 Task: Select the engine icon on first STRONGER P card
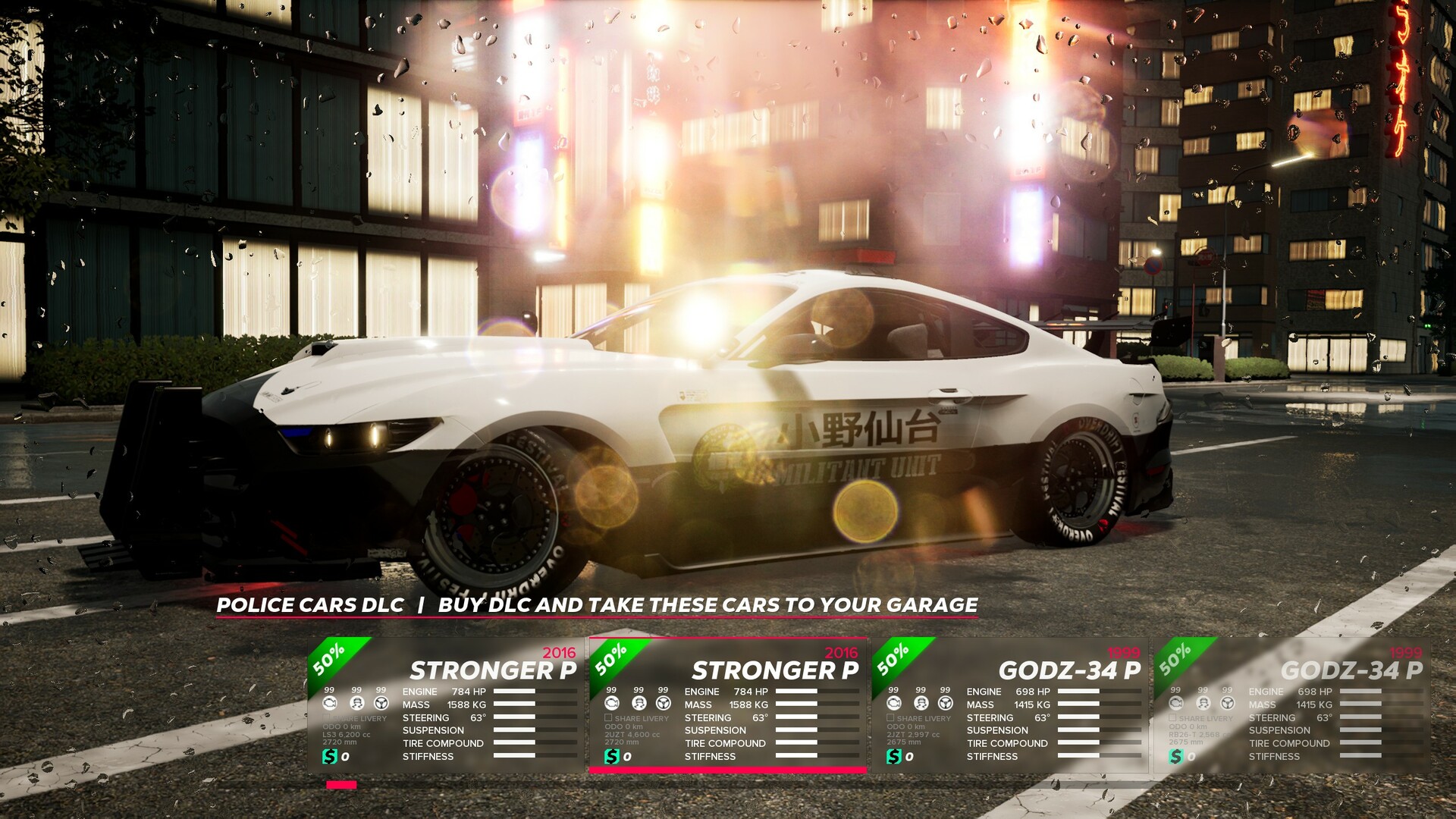tap(328, 702)
